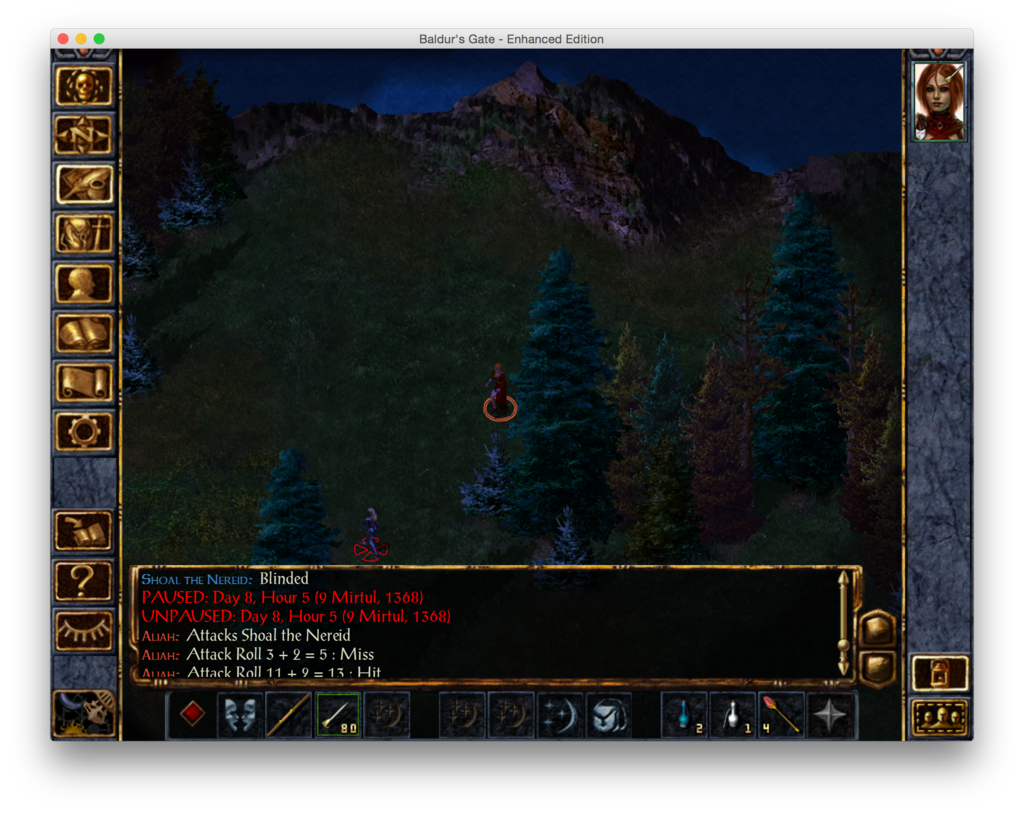Screen dimensions: 1024x813
Task: Open the area map compass button
Action: click(84, 135)
